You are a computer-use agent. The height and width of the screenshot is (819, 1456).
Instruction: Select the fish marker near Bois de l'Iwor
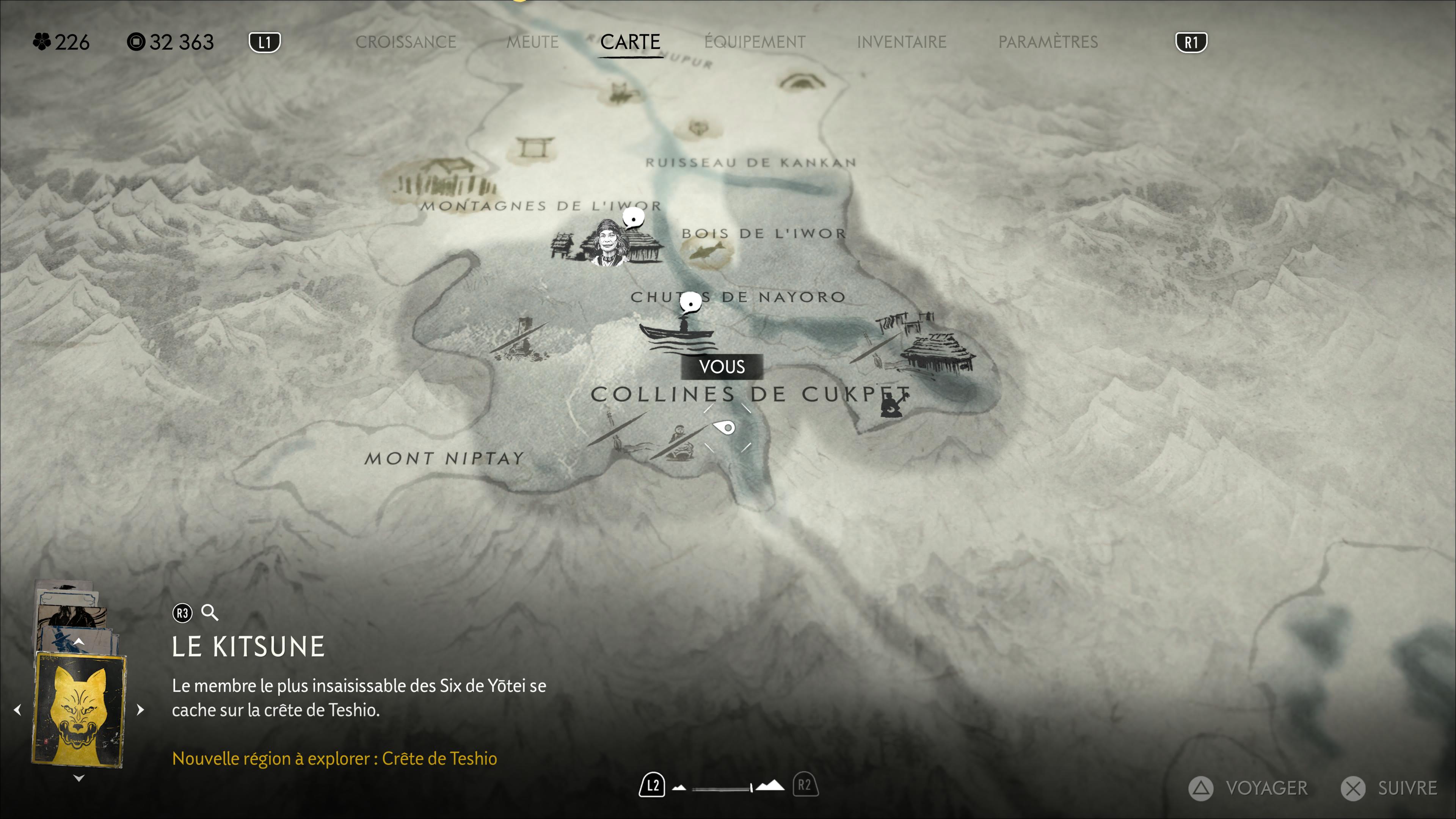pos(706,251)
